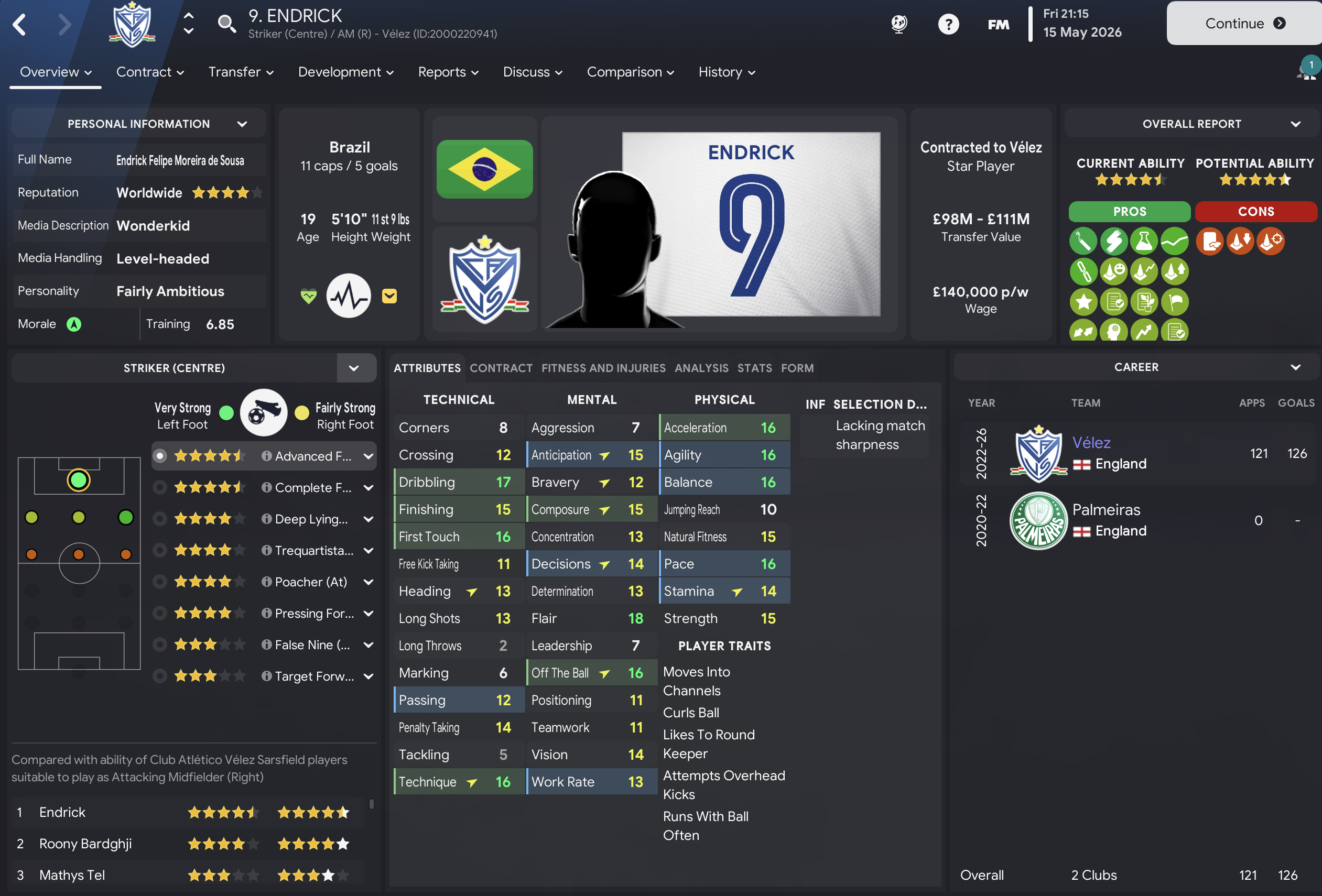
Task: Open the flask pro icon in Overall Report
Action: coord(1144,241)
